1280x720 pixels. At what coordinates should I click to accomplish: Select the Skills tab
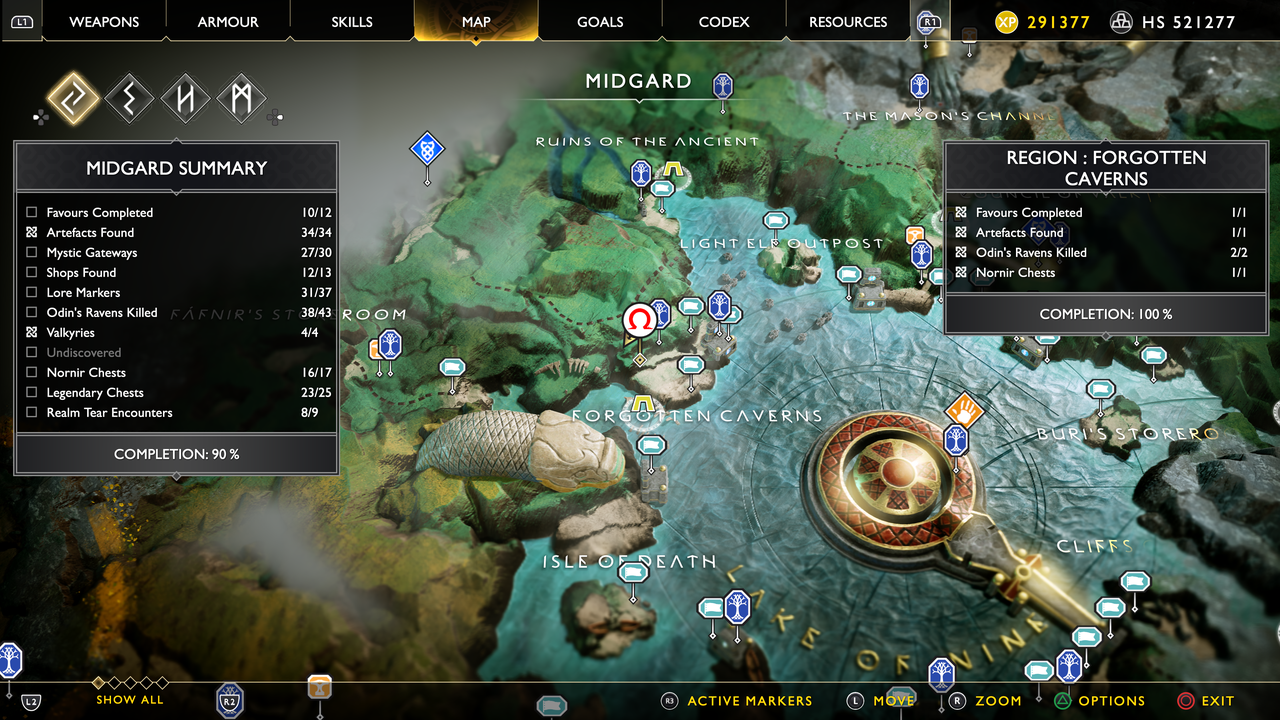tap(352, 21)
